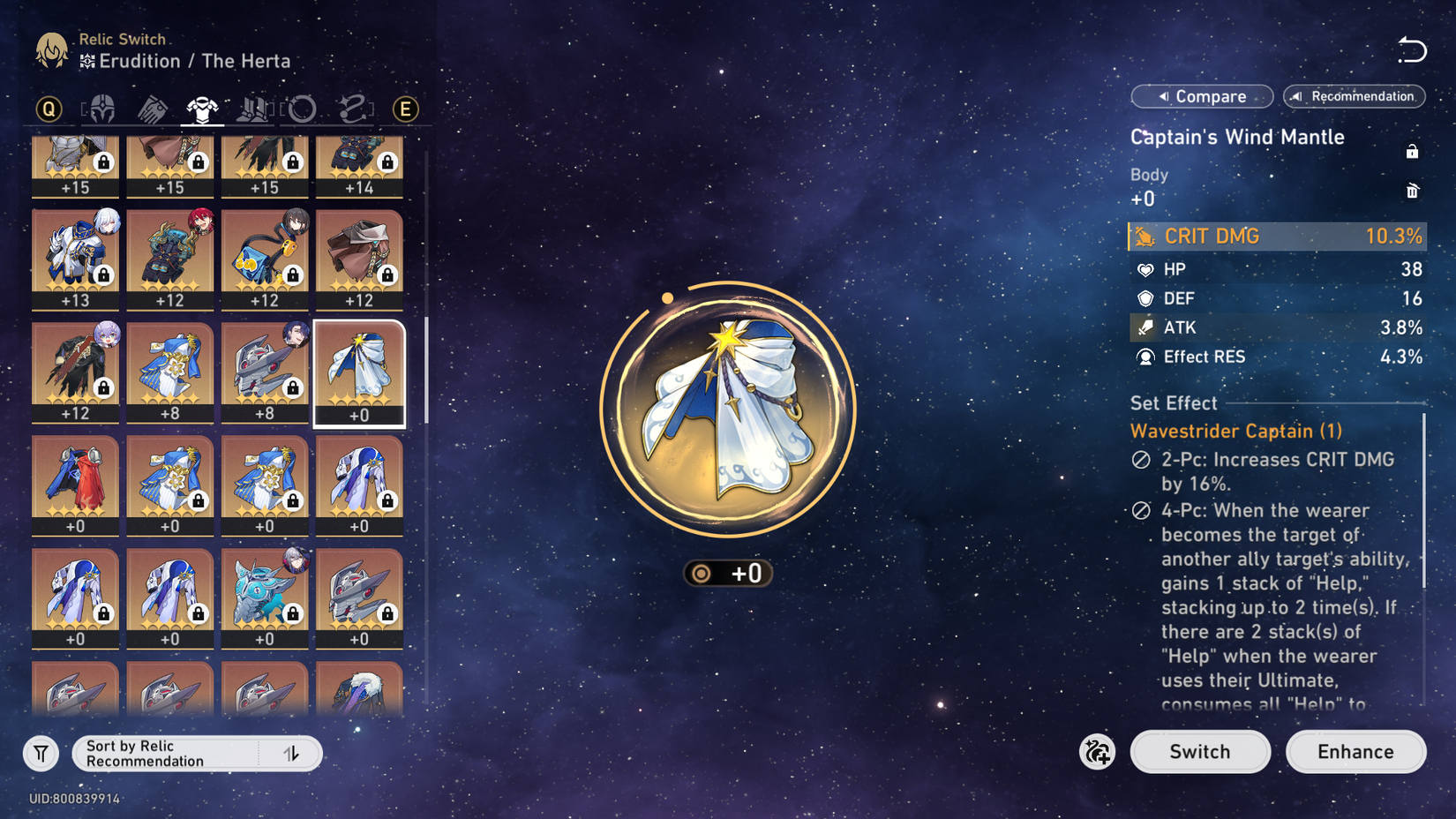
Task: Open the Recommendation panel
Action: (1353, 96)
